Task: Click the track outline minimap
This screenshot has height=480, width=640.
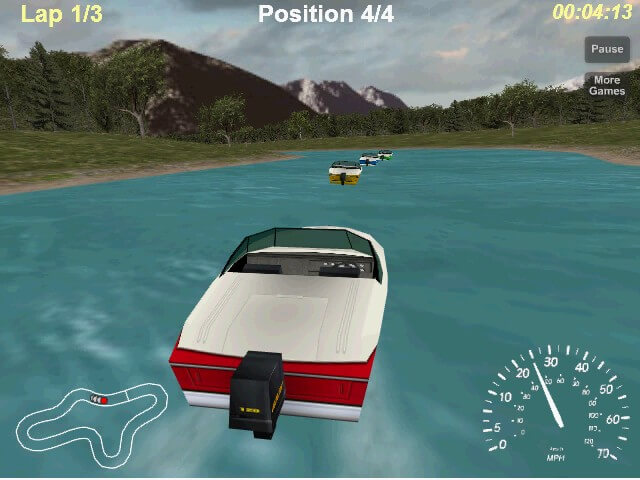Action: (90, 418)
